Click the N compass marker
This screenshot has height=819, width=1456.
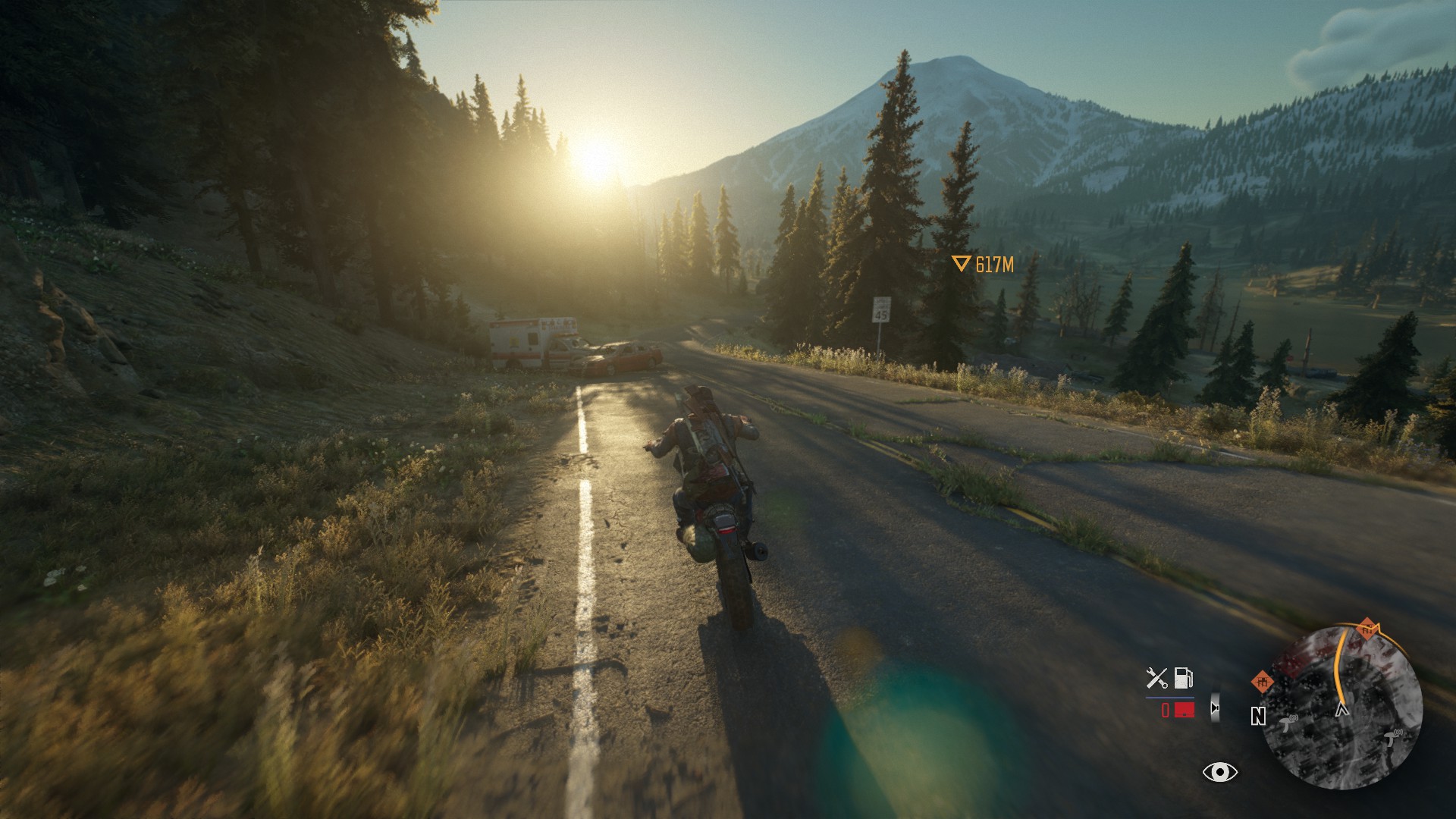[1258, 716]
